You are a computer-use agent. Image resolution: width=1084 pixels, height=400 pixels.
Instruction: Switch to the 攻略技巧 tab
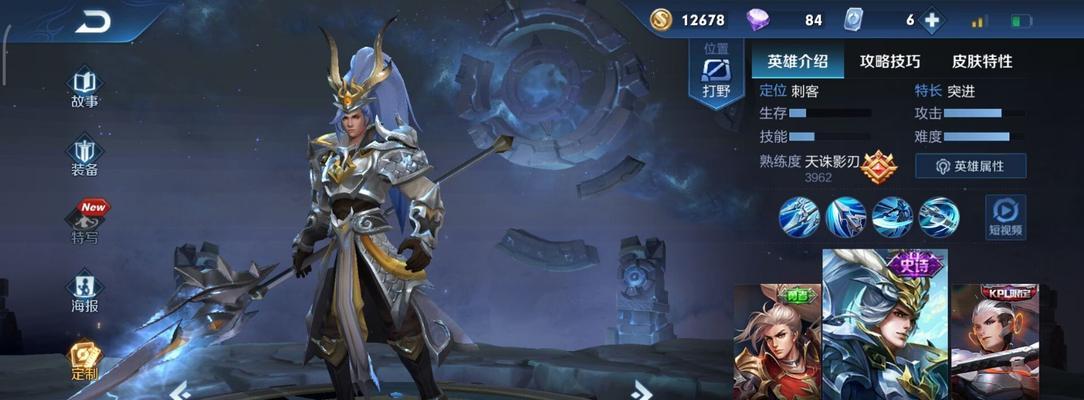(890, 61)
